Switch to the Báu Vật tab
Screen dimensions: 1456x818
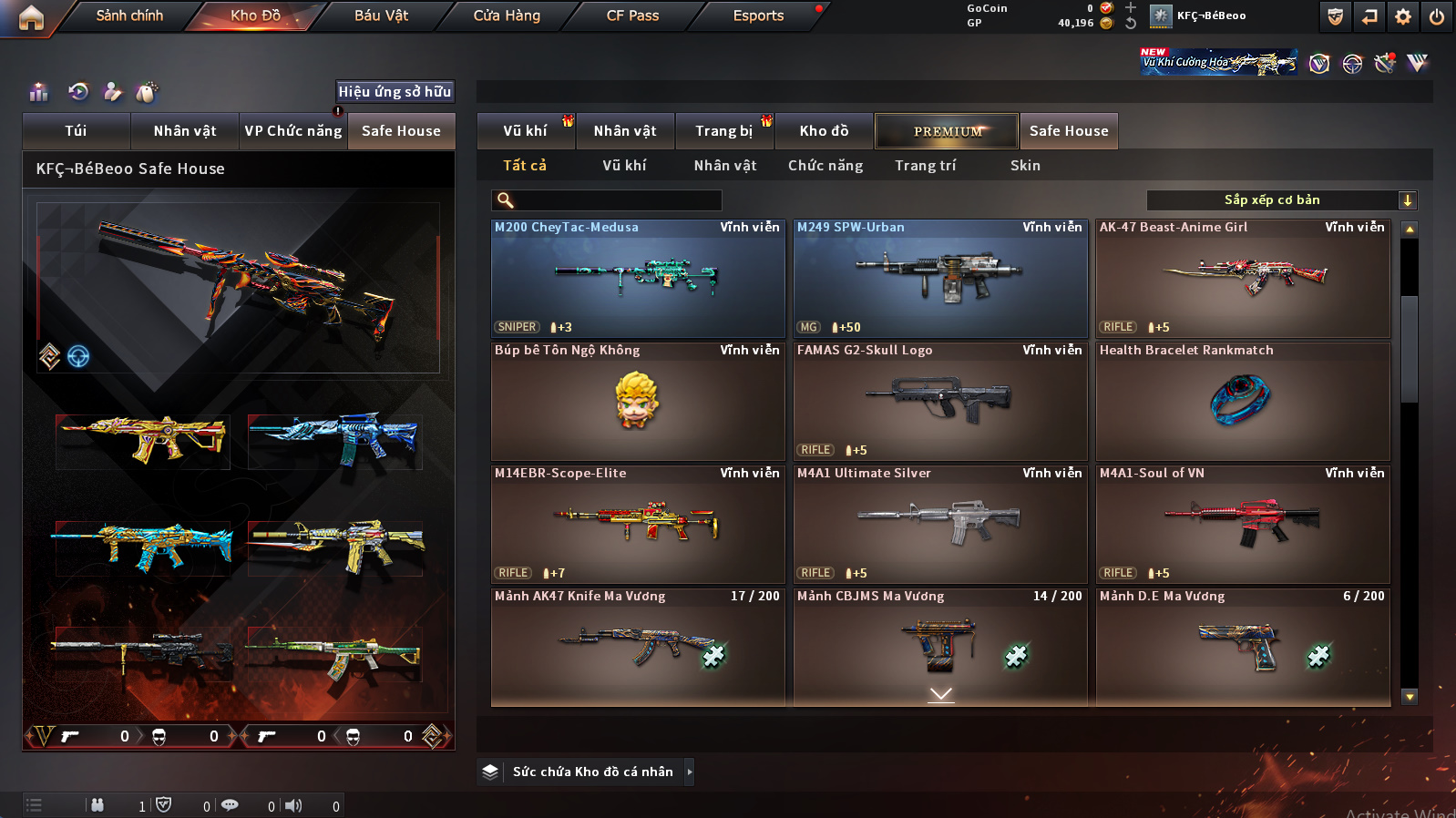click(x=381, y=15)
